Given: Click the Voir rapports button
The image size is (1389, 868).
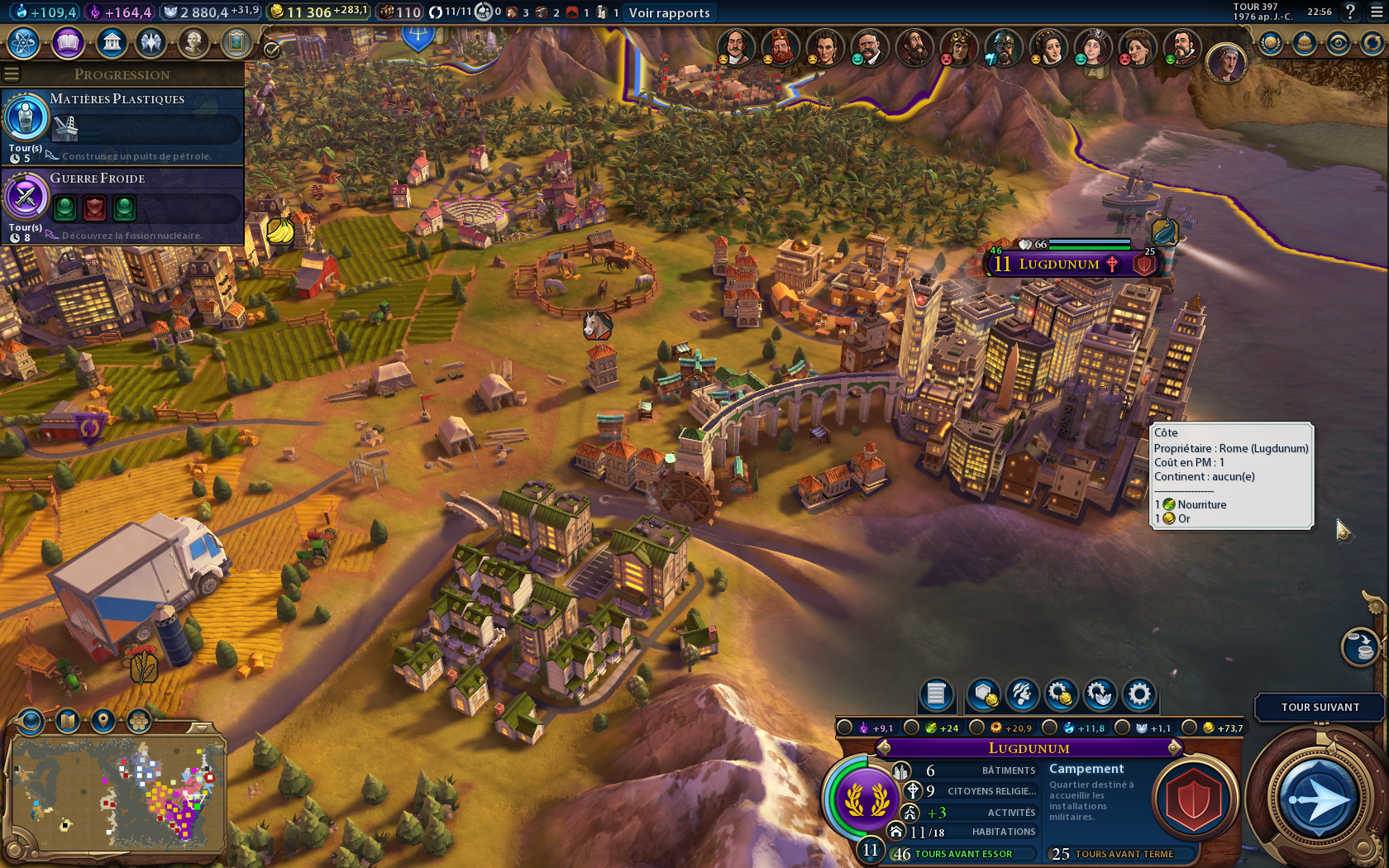Looking at the screenshot, I should pos(669,12).
